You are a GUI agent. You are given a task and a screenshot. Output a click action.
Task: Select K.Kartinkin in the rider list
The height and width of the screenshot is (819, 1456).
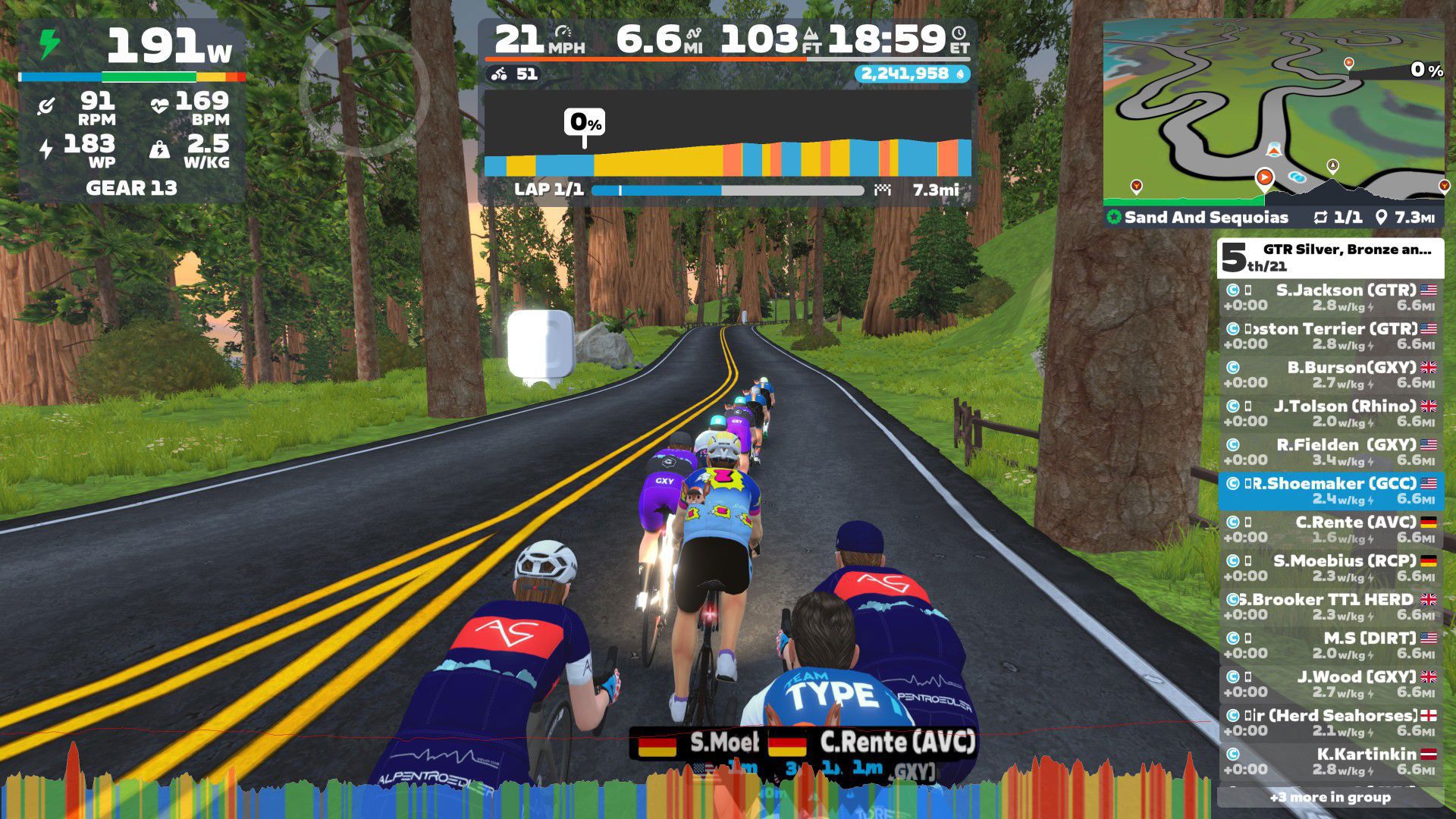click(x=1331, y=761)
